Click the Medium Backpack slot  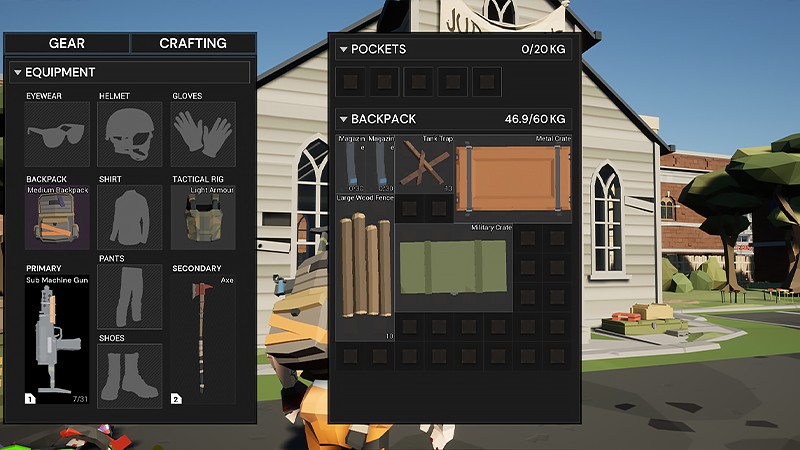click(x=57, y=216)
